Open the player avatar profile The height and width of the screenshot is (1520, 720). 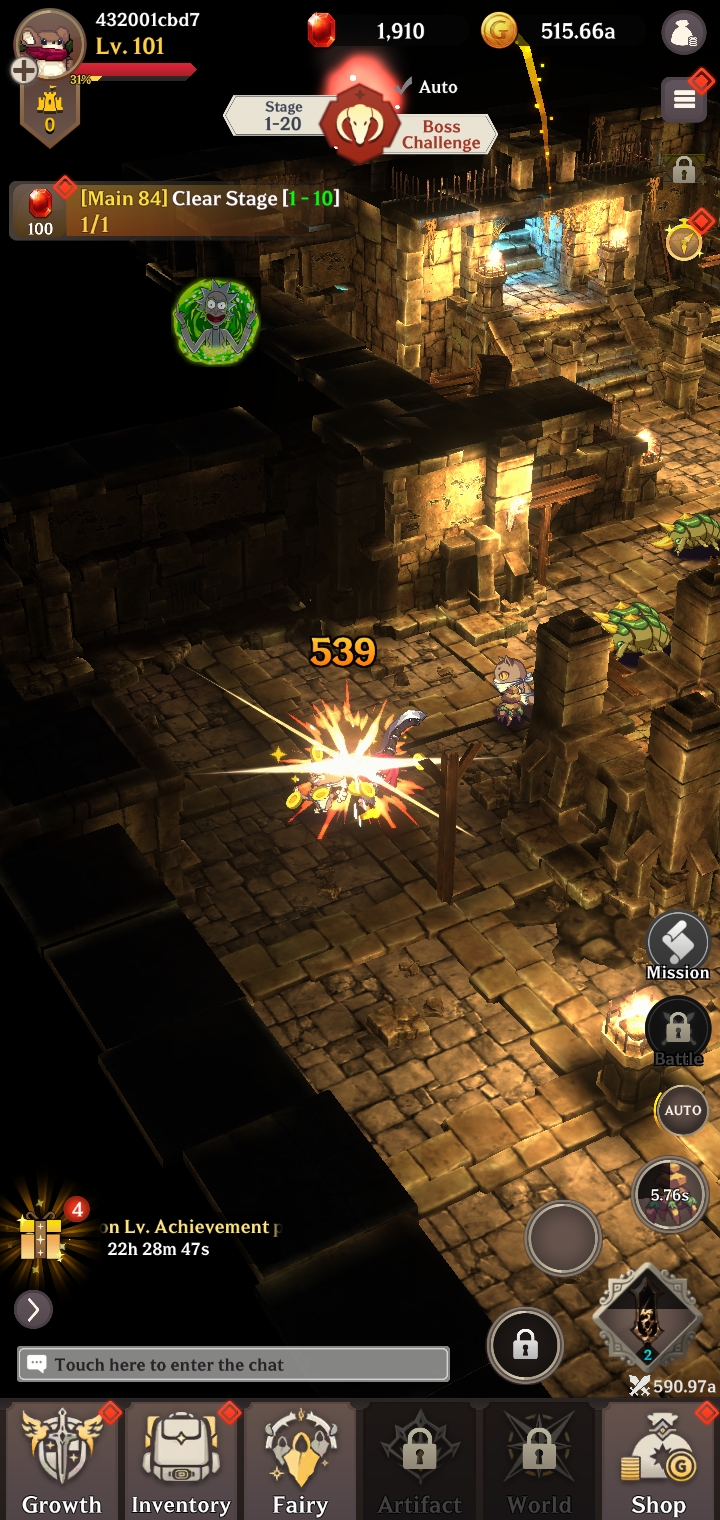pos(48,44)
